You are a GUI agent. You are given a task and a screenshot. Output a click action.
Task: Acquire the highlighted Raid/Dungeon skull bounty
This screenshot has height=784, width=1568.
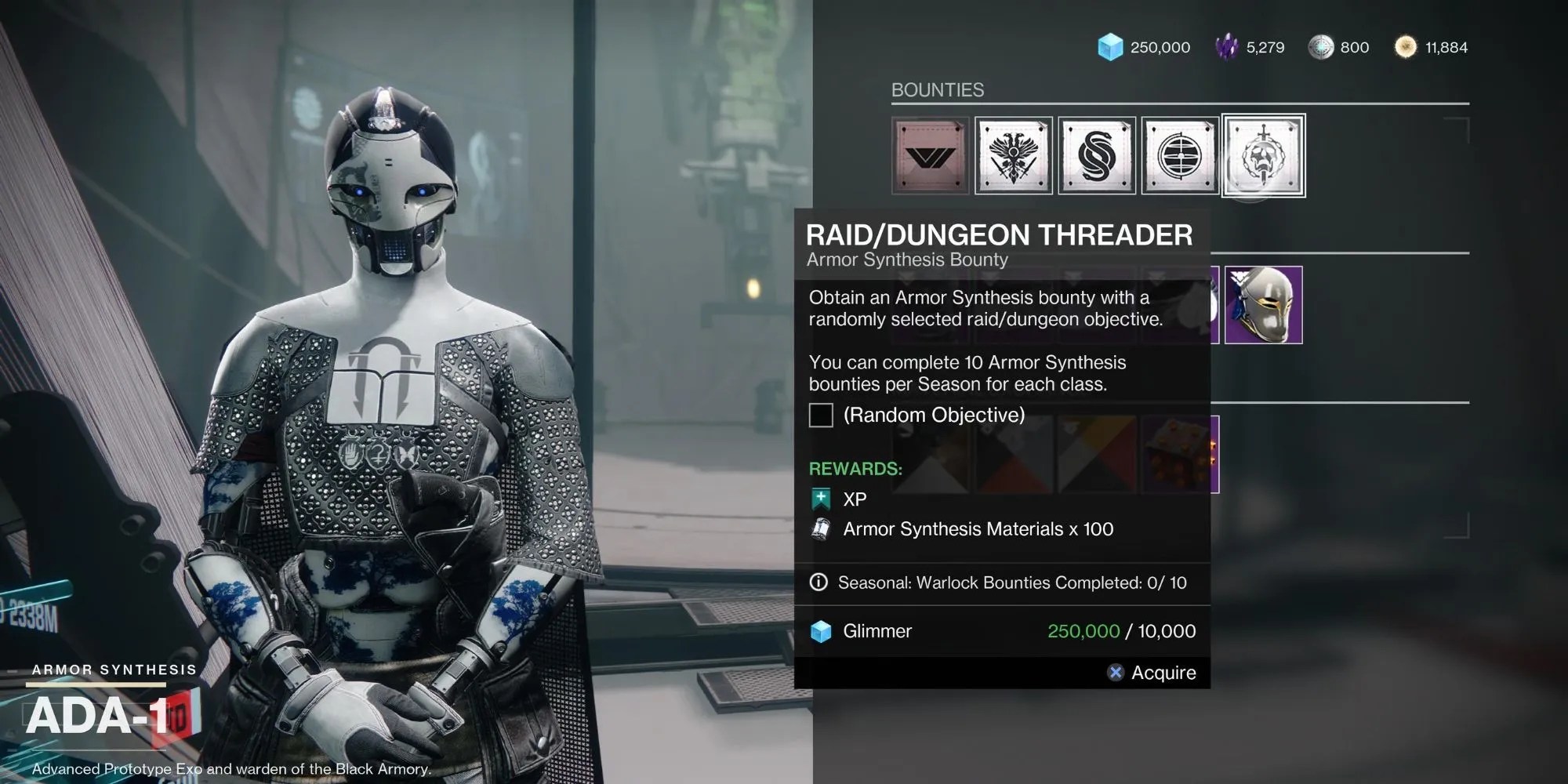click(x=1263, y=155)
